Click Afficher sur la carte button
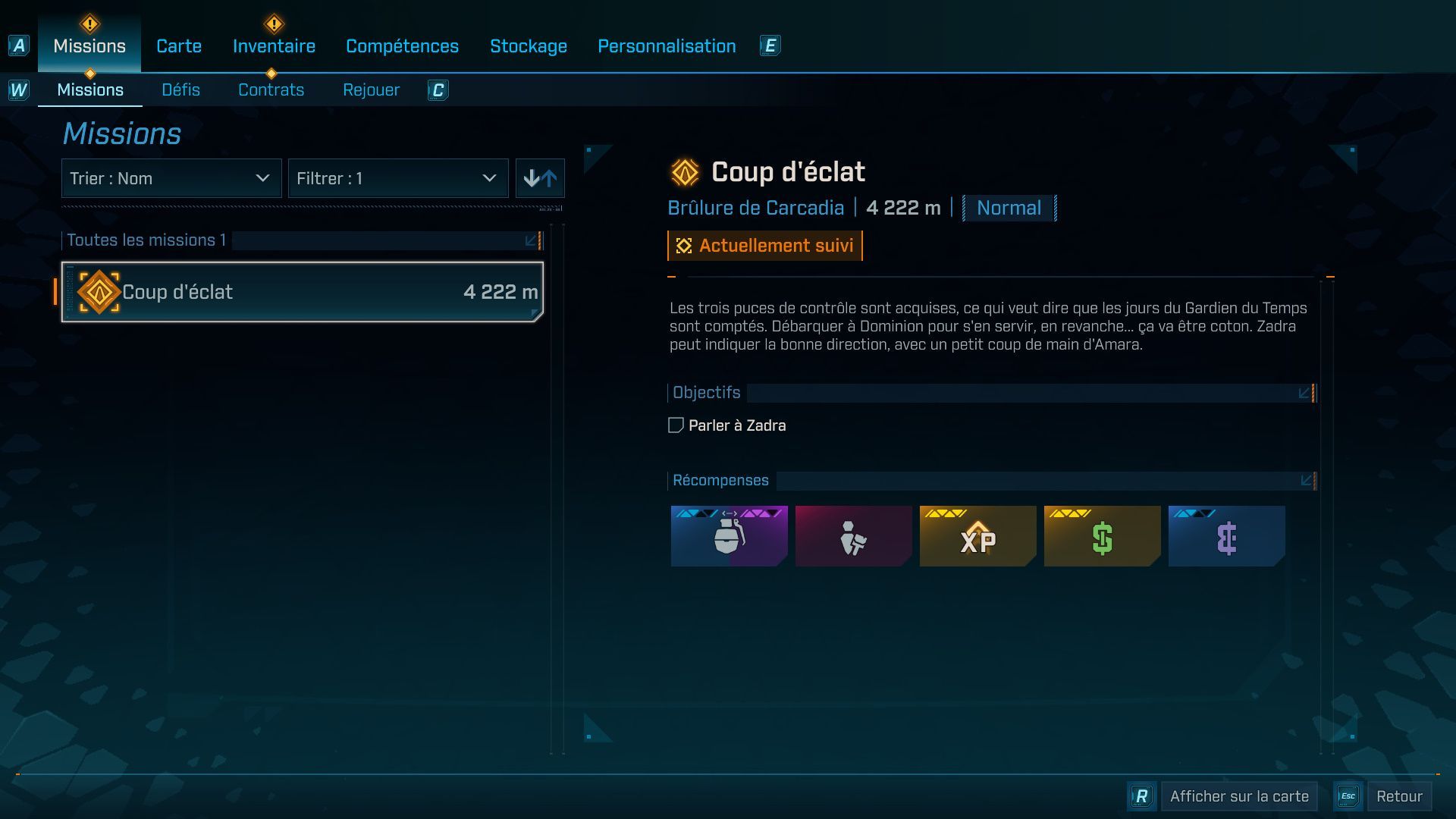This screenshot has height=819, width=1456. [1238, 796]
